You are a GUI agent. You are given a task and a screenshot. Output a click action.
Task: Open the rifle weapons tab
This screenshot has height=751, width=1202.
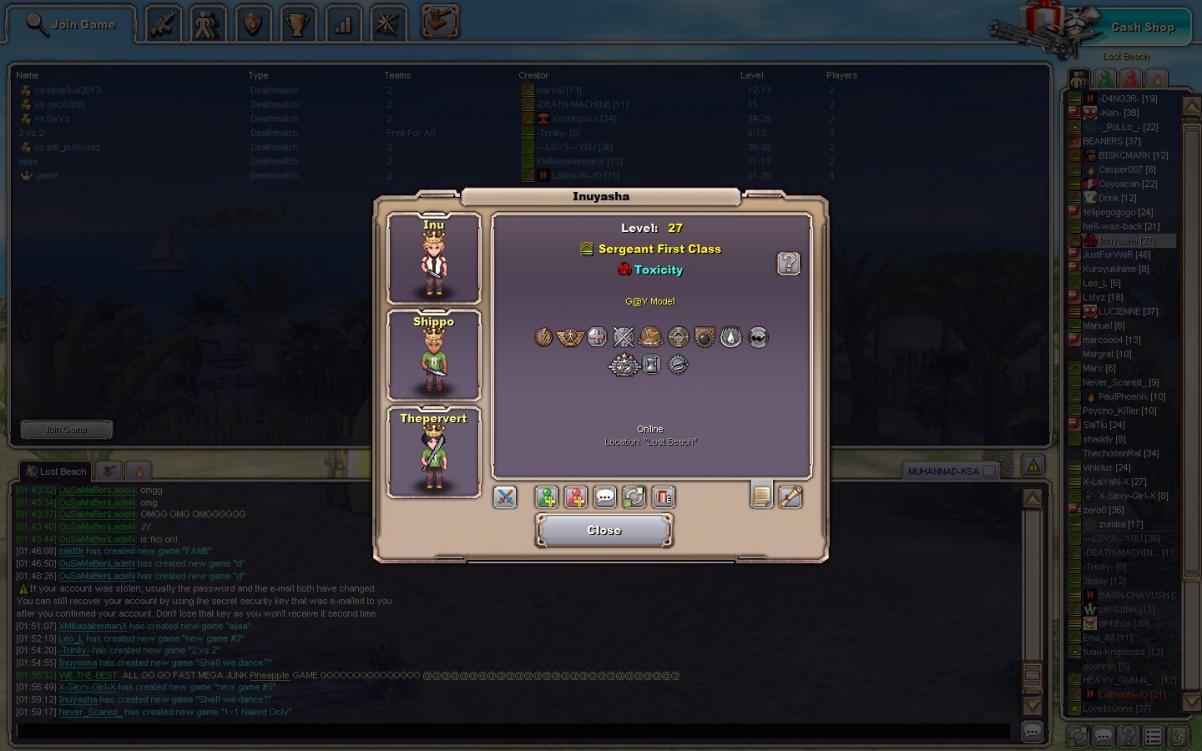pos(162,24)
